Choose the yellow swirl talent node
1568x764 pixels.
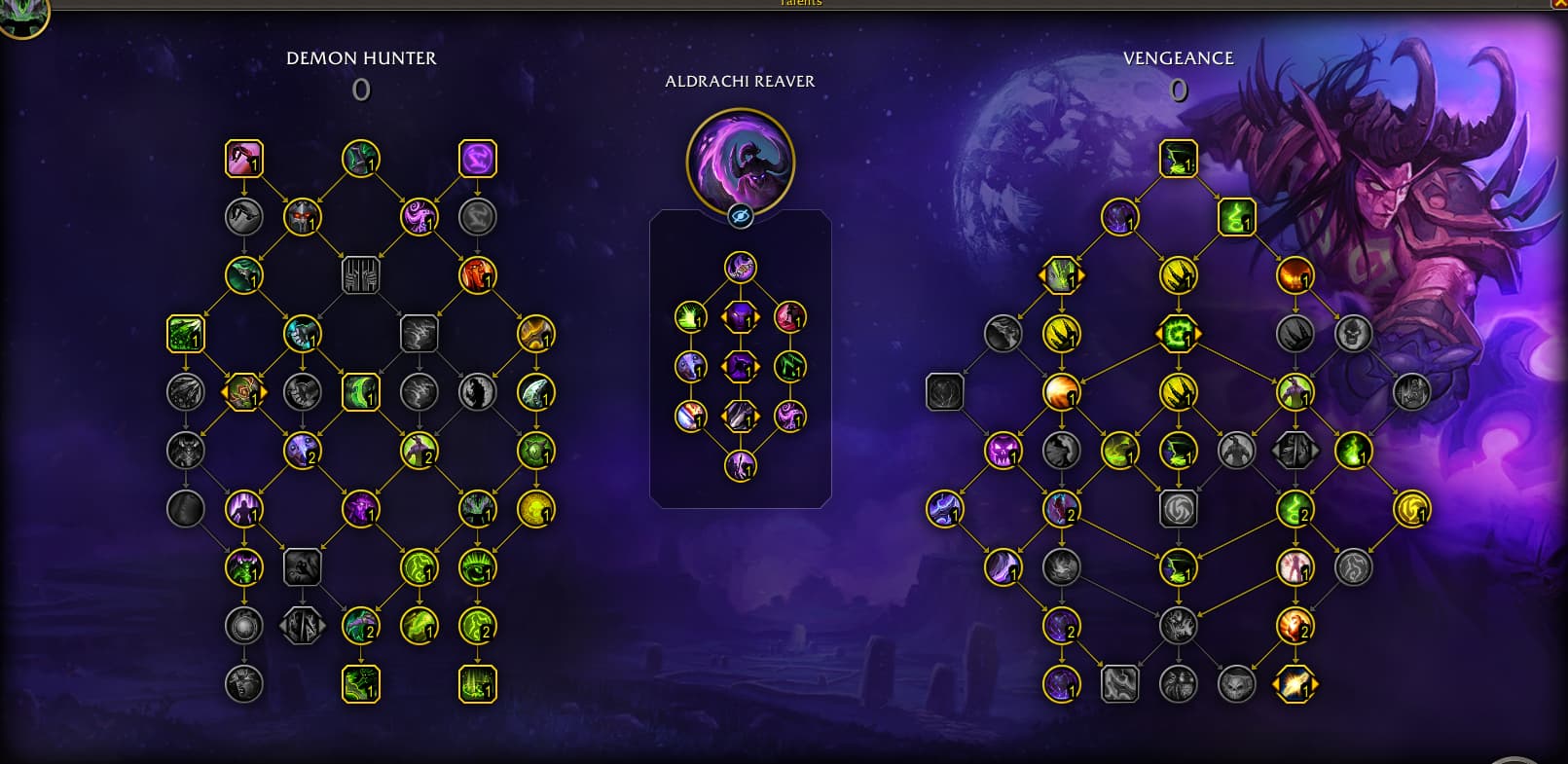click(x=1411, y=509)
